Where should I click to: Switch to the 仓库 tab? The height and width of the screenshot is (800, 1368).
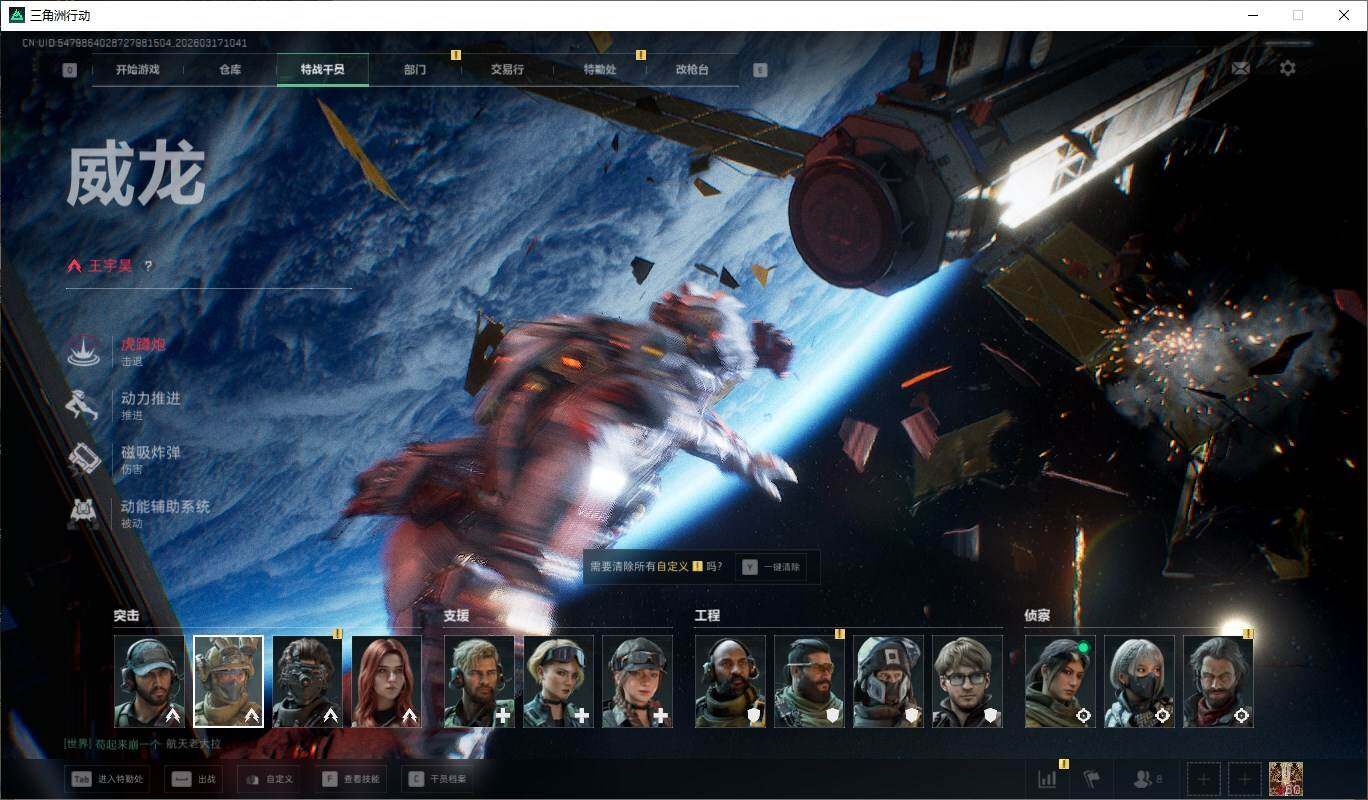tap(230, 70)
